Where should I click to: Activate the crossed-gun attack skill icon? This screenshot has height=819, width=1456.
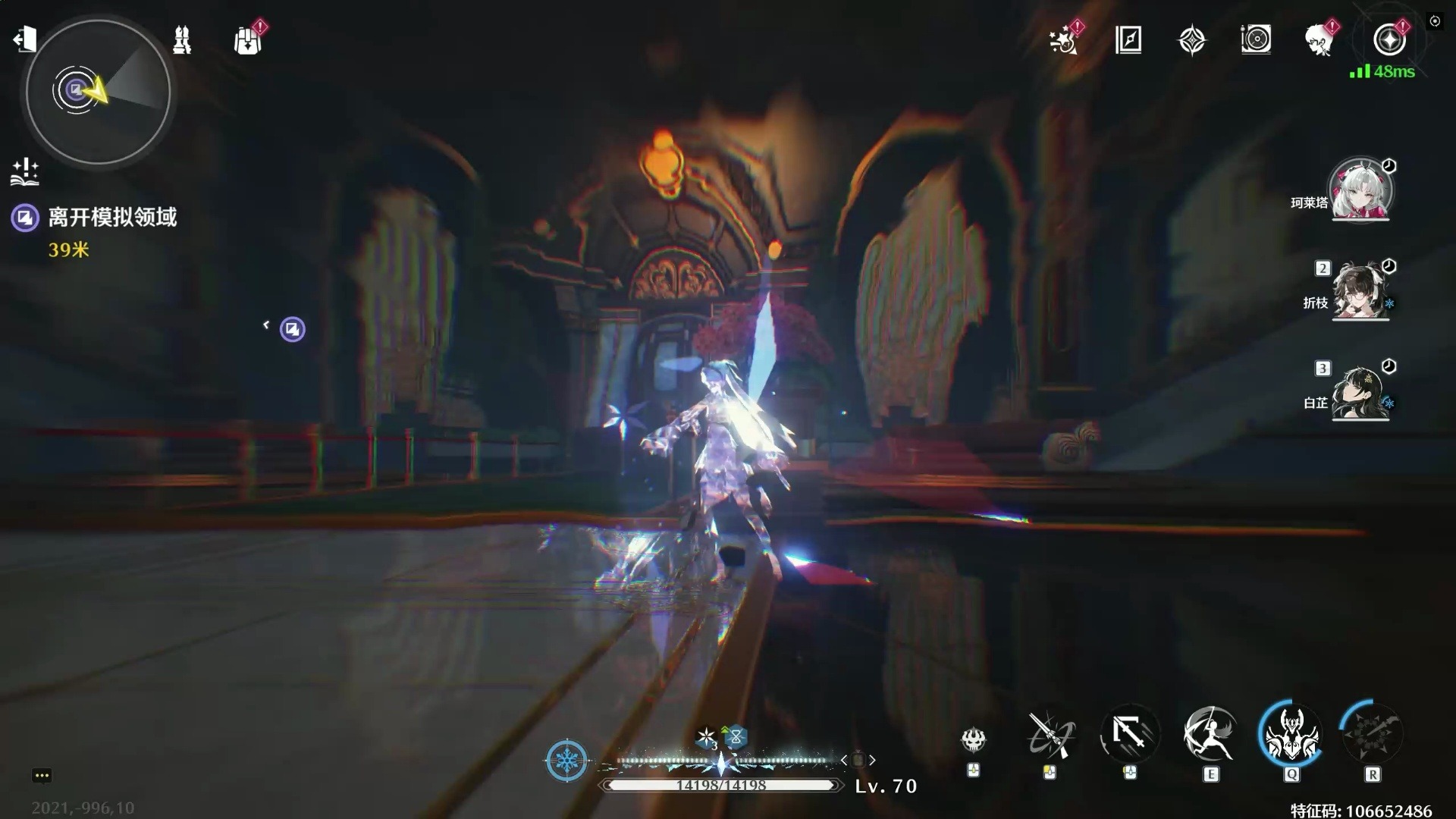tap(1050, 734)
